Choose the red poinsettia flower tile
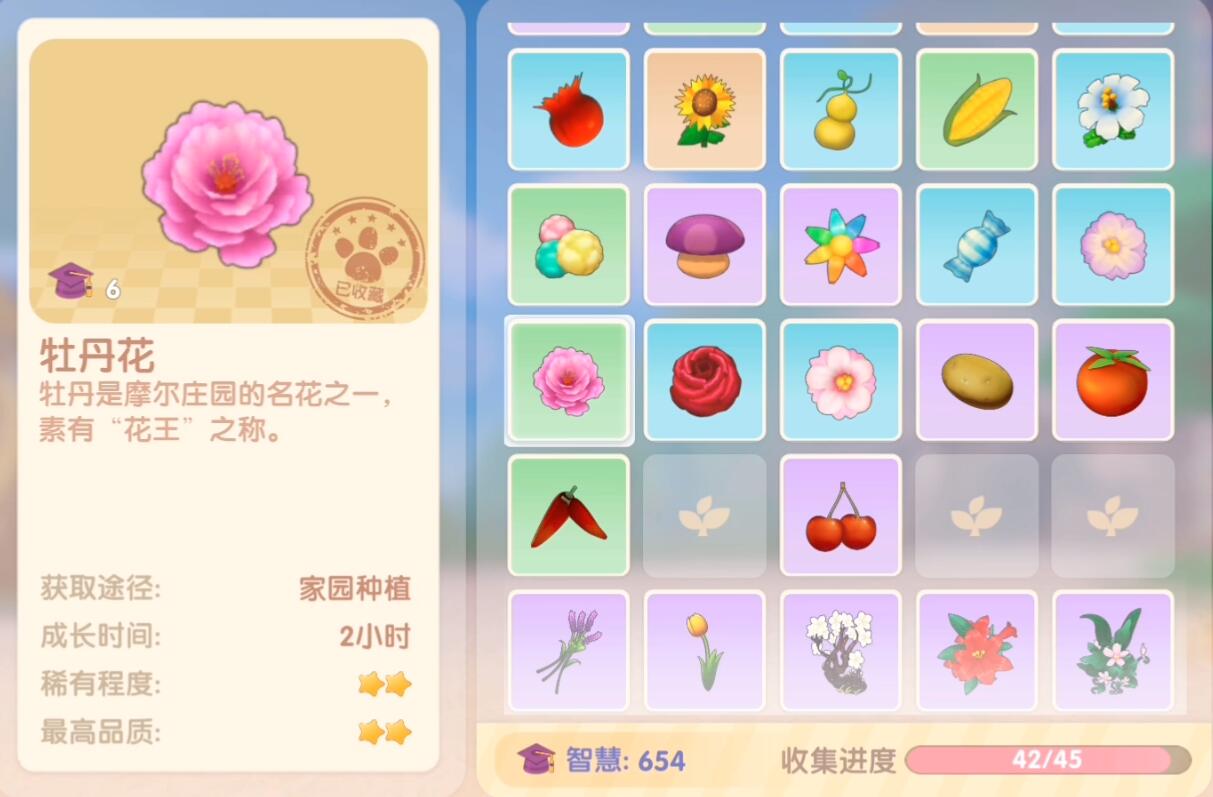This screenshot has height=797, width=1213. pos(976,651)
